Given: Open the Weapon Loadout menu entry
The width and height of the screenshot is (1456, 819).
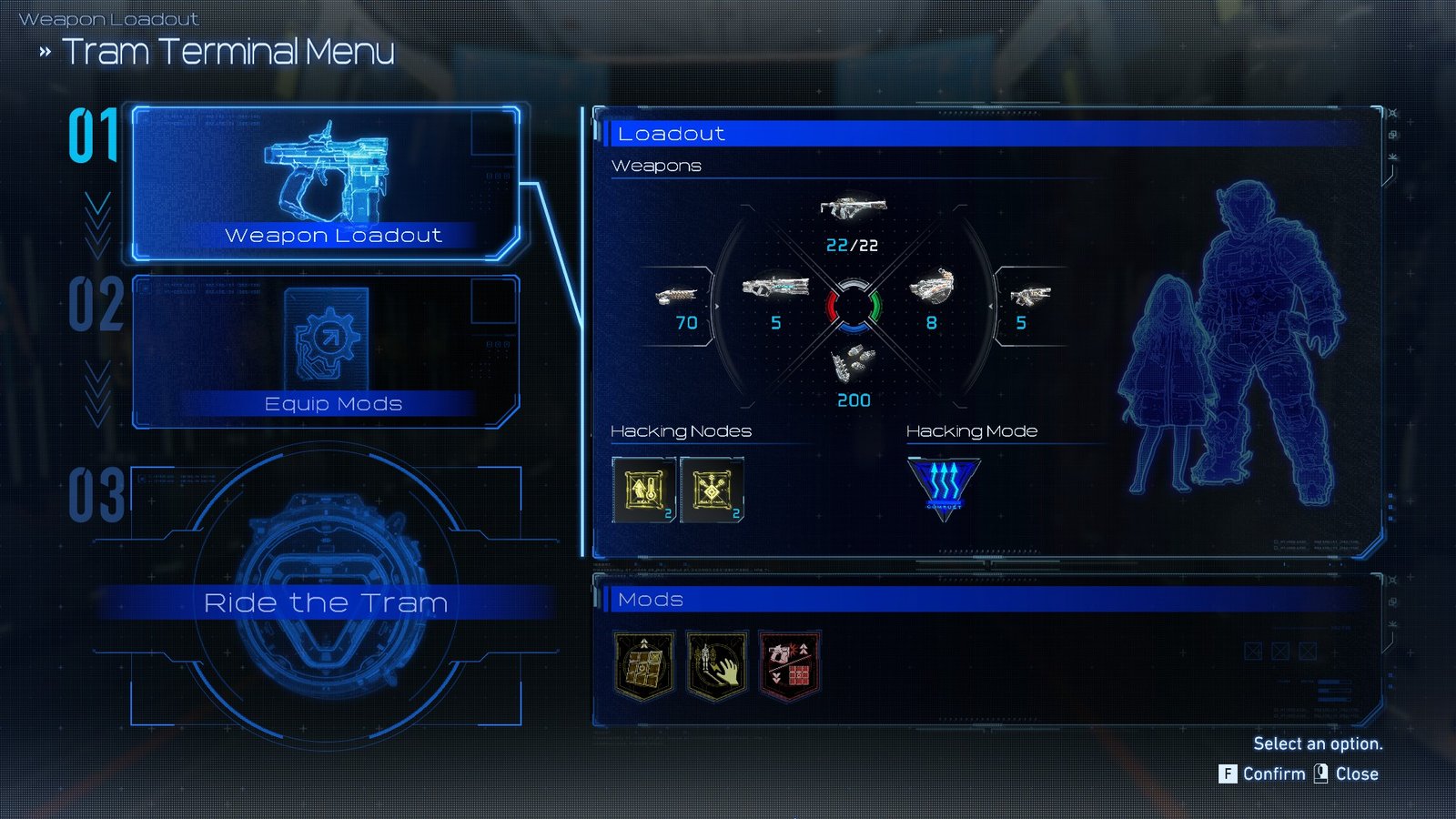Looking at the screenshot, I should [334, 236].
